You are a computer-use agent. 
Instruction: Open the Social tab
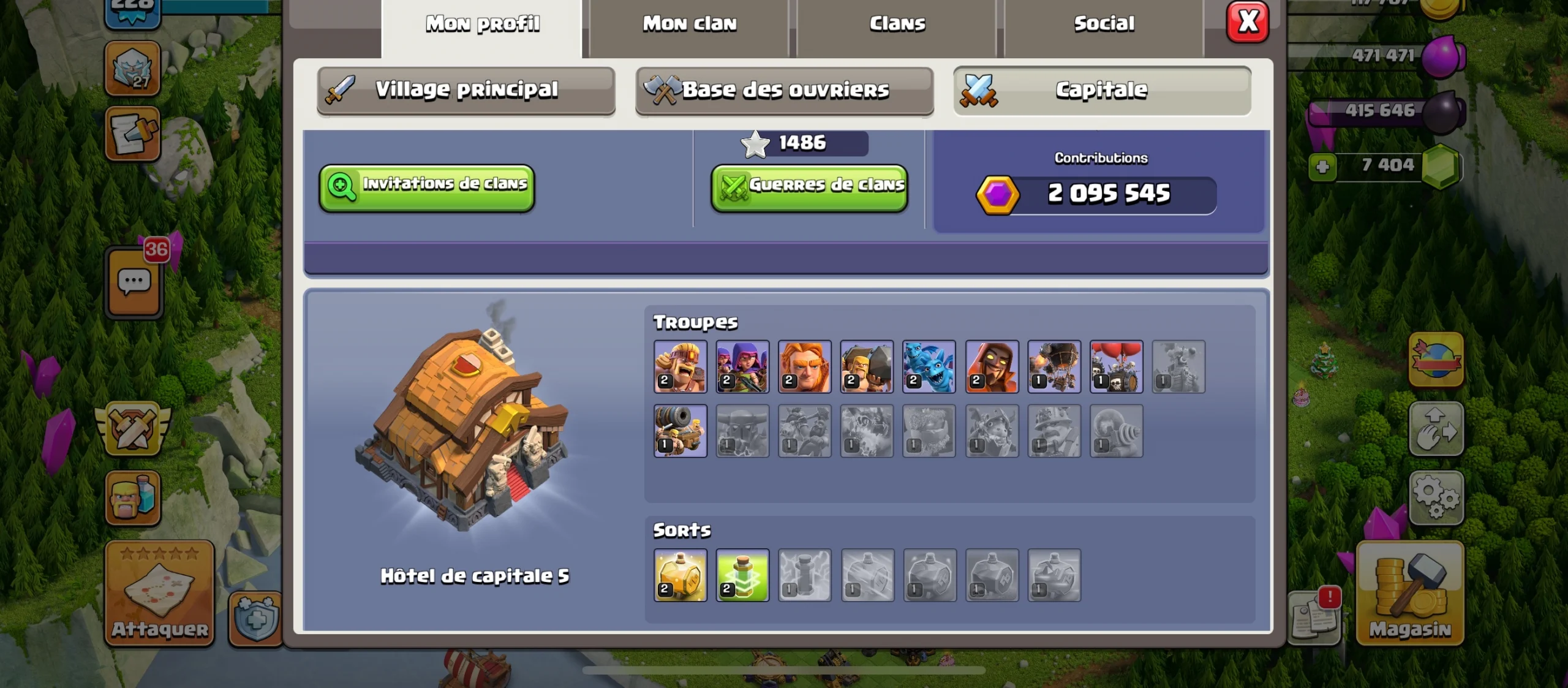tap(1102, 23)
